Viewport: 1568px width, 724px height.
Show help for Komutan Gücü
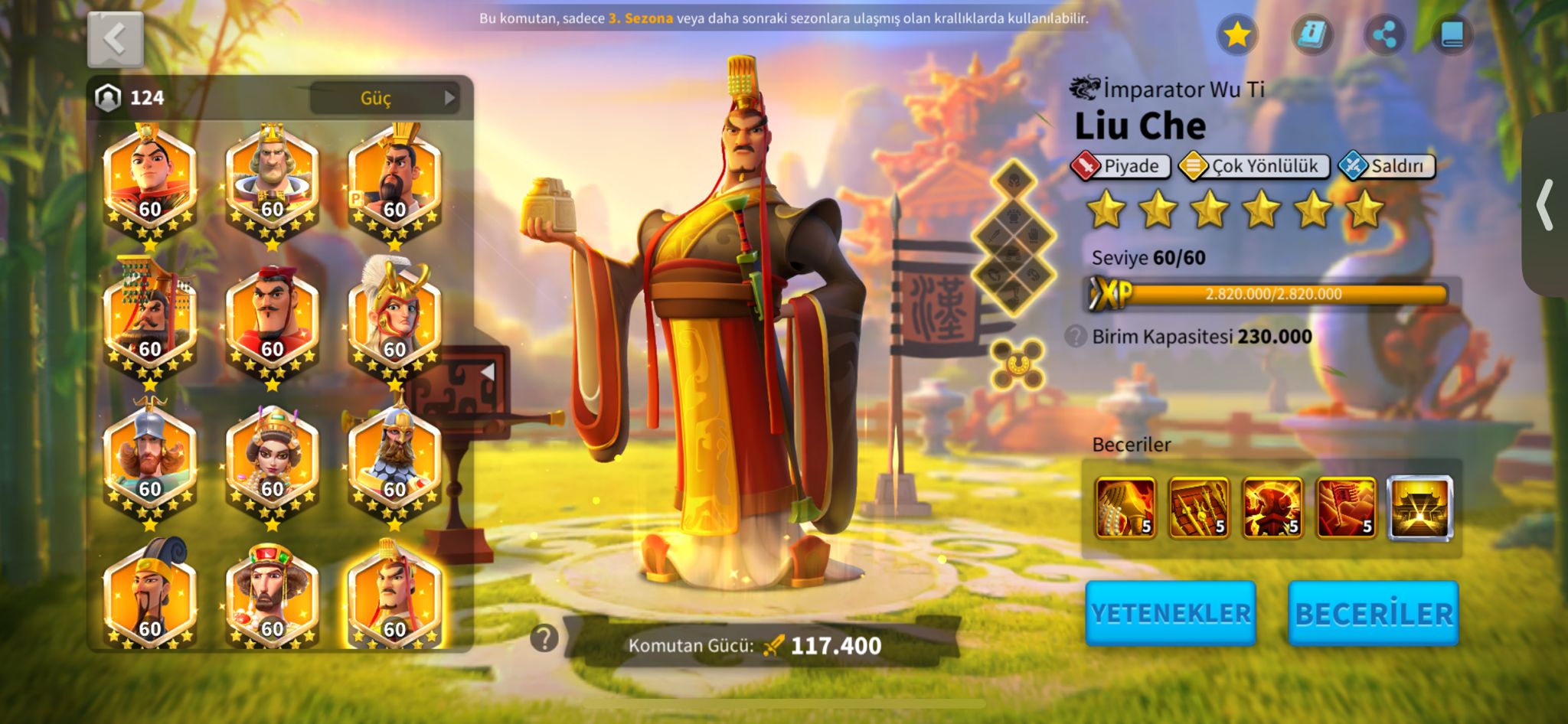coord(544,638)
